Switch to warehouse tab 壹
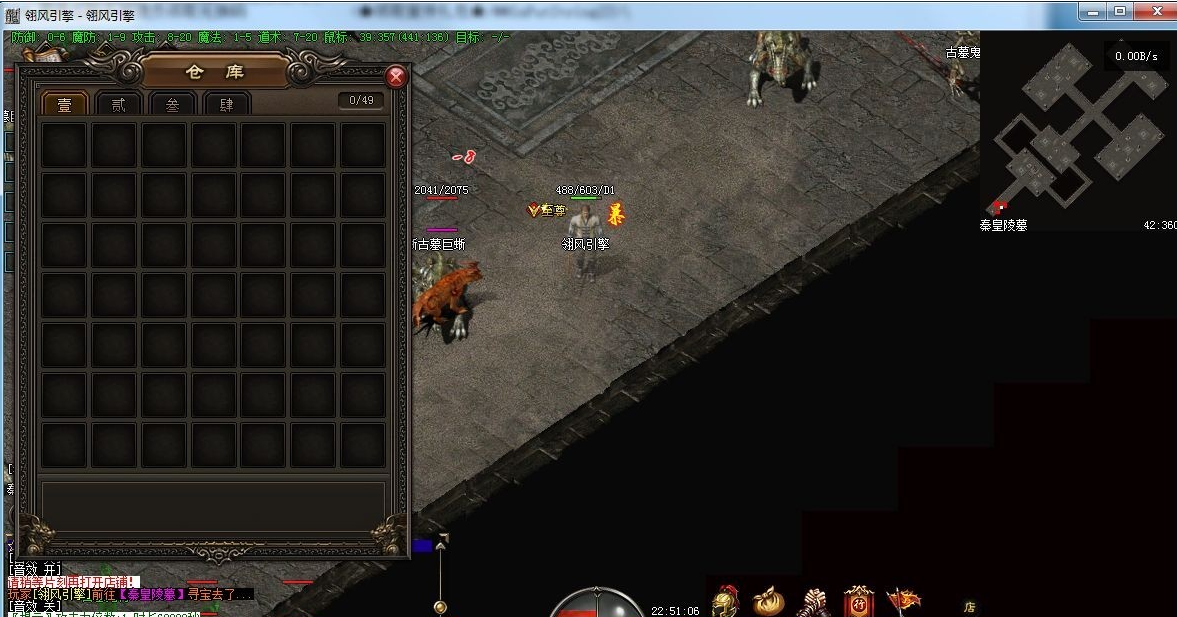Viewport: 1177px width, 617px height. click(64, 103)
